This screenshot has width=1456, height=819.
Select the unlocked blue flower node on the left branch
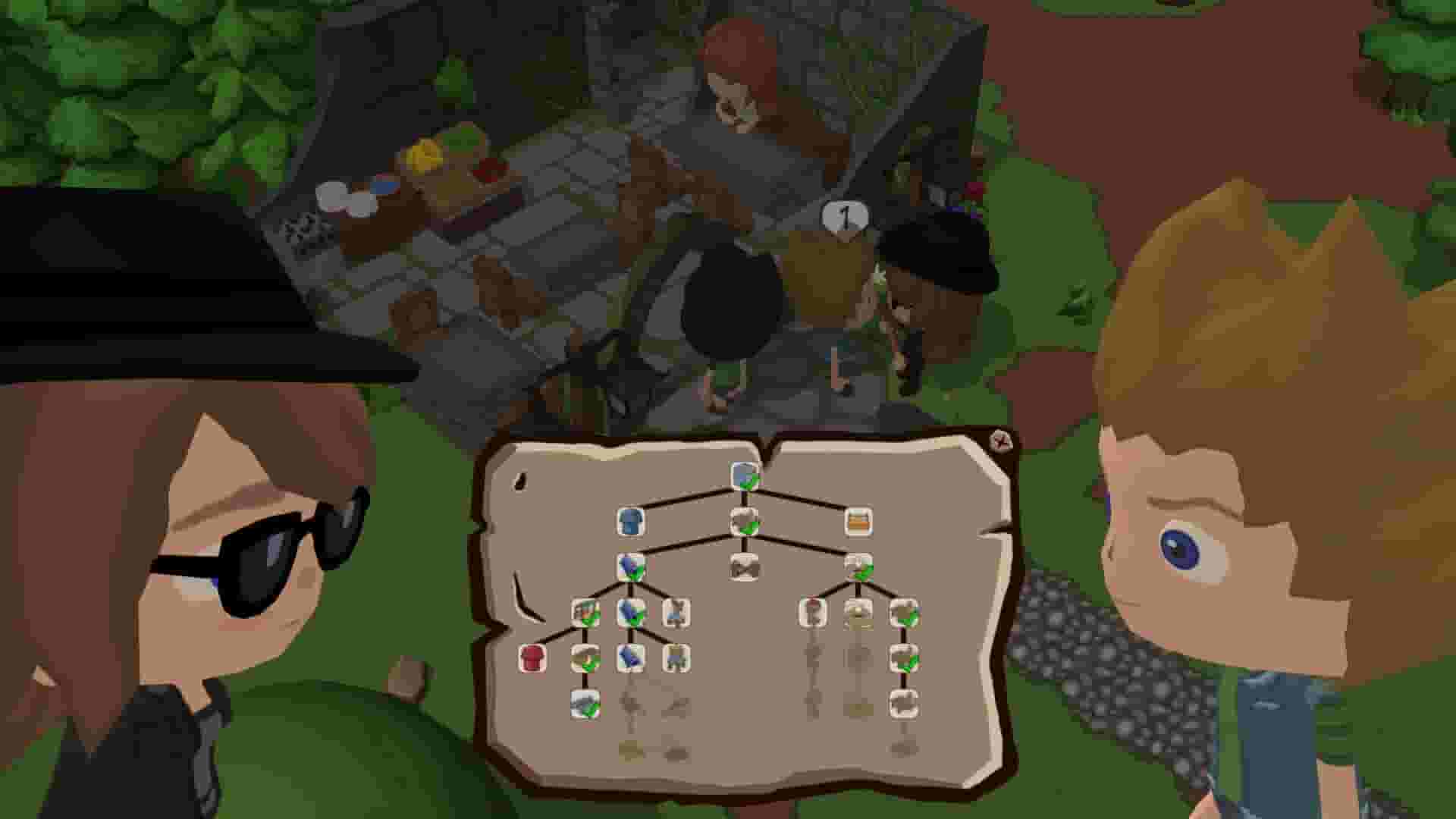pyautogui.click(x=631, y=569)
